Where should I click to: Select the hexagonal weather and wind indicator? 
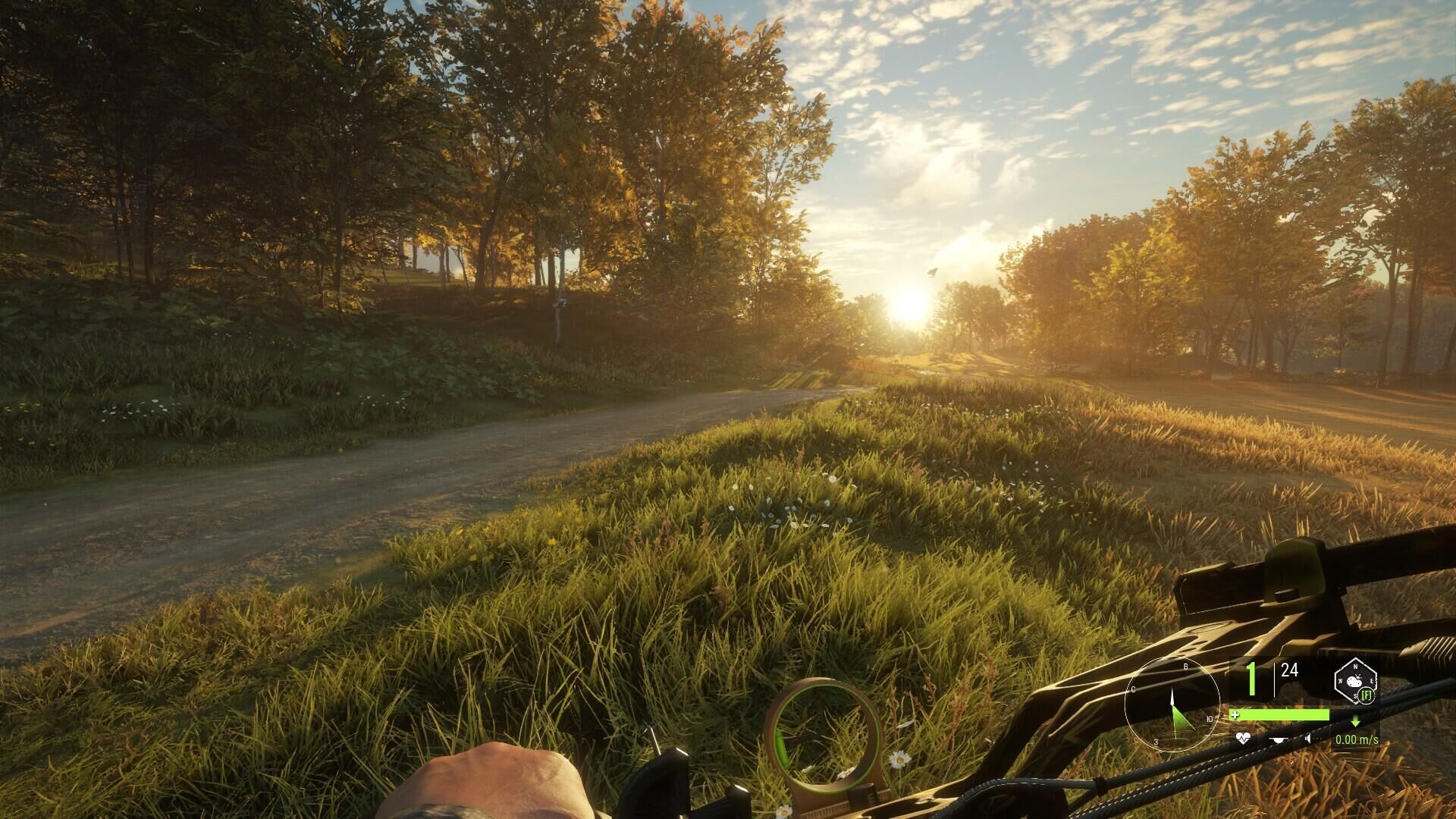[x=1355, y=681]
